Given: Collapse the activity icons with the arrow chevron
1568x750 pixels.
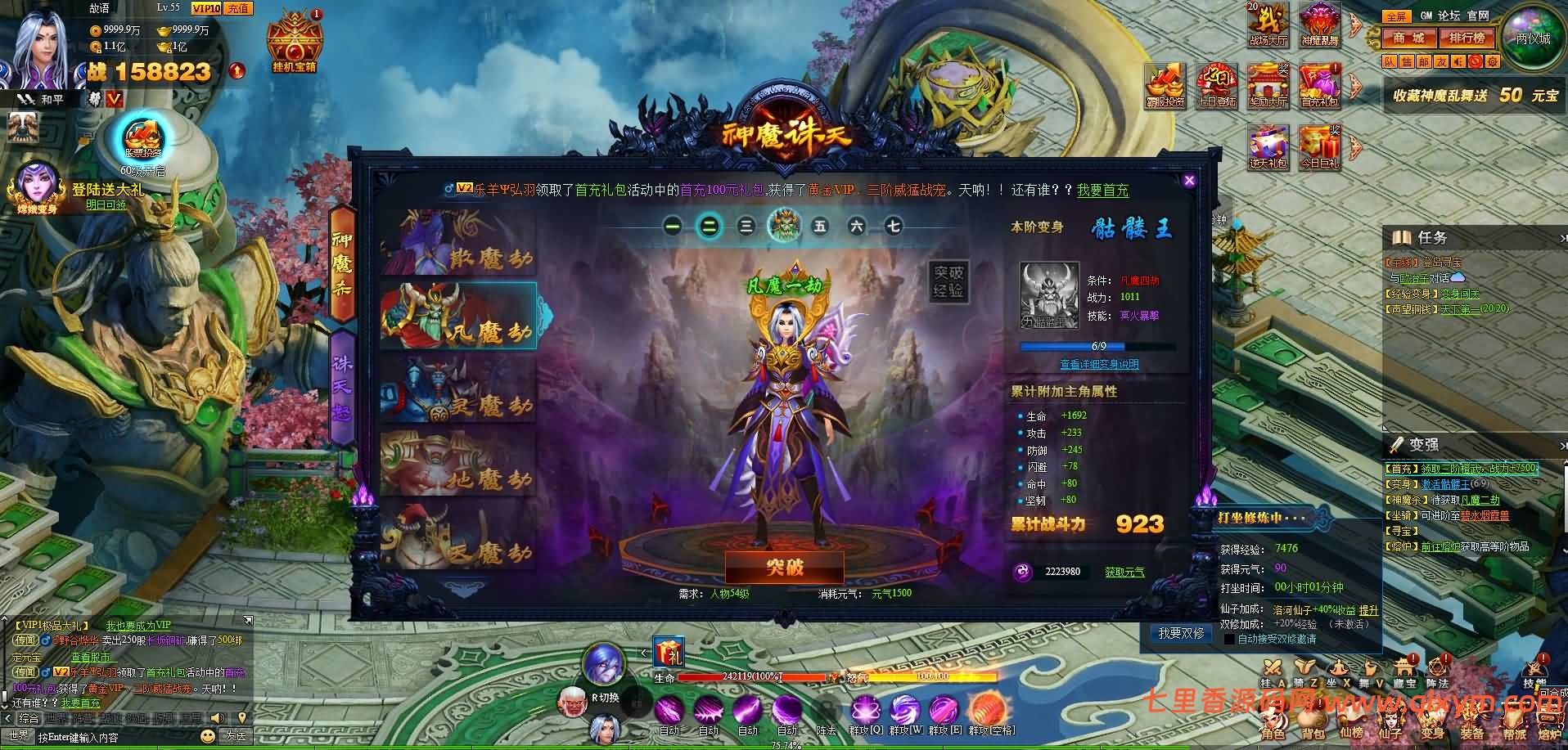Looking at the screenshot, I should (1354, 25).
